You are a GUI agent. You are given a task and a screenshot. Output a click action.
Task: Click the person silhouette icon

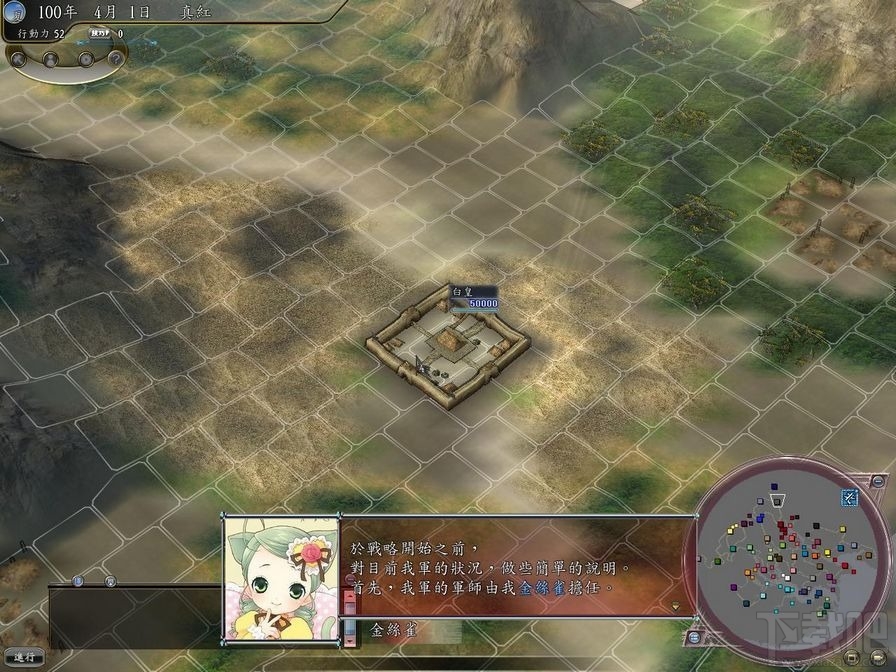[x=52, y=59]
